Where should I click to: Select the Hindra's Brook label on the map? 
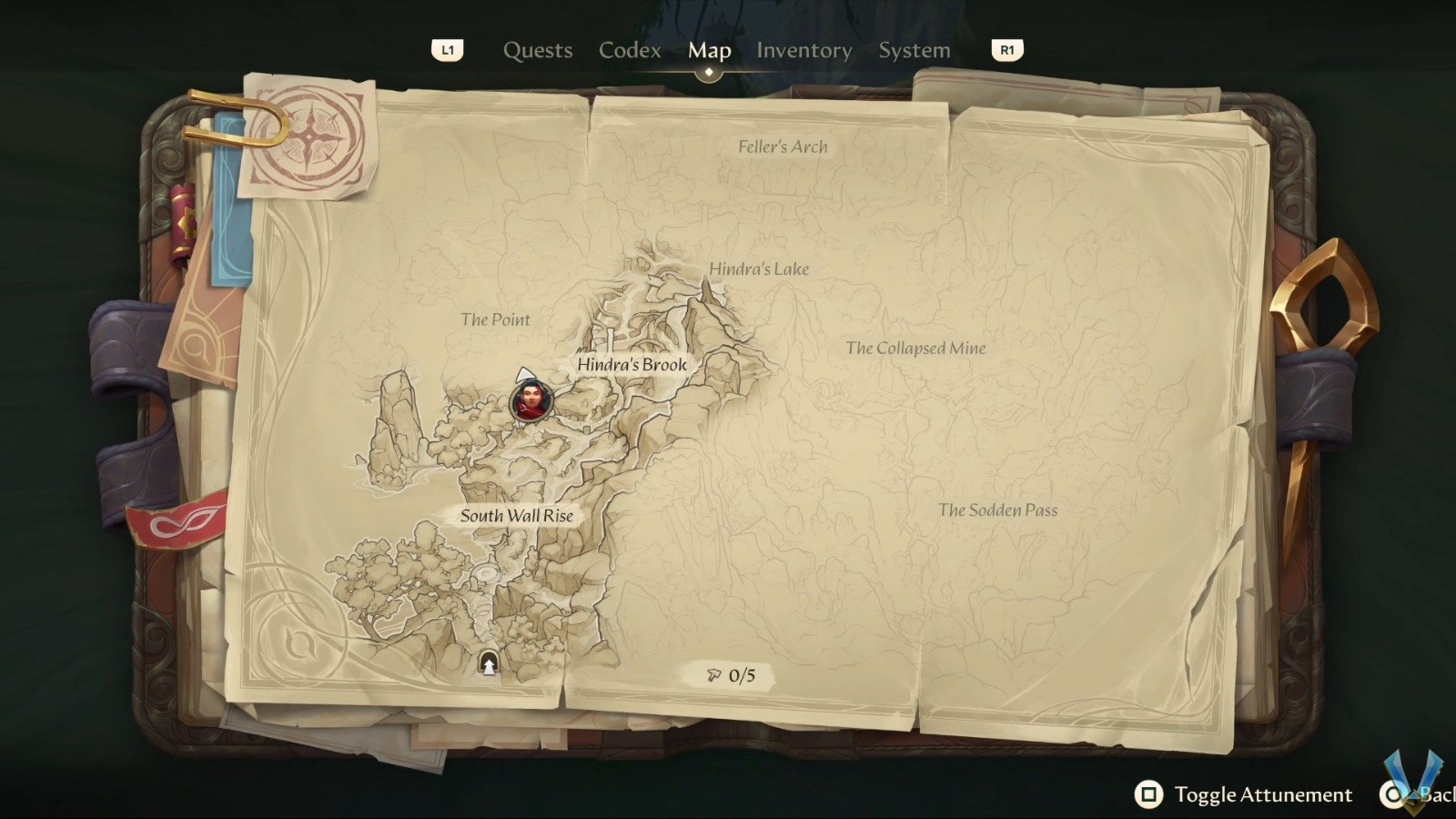(632, 363)
